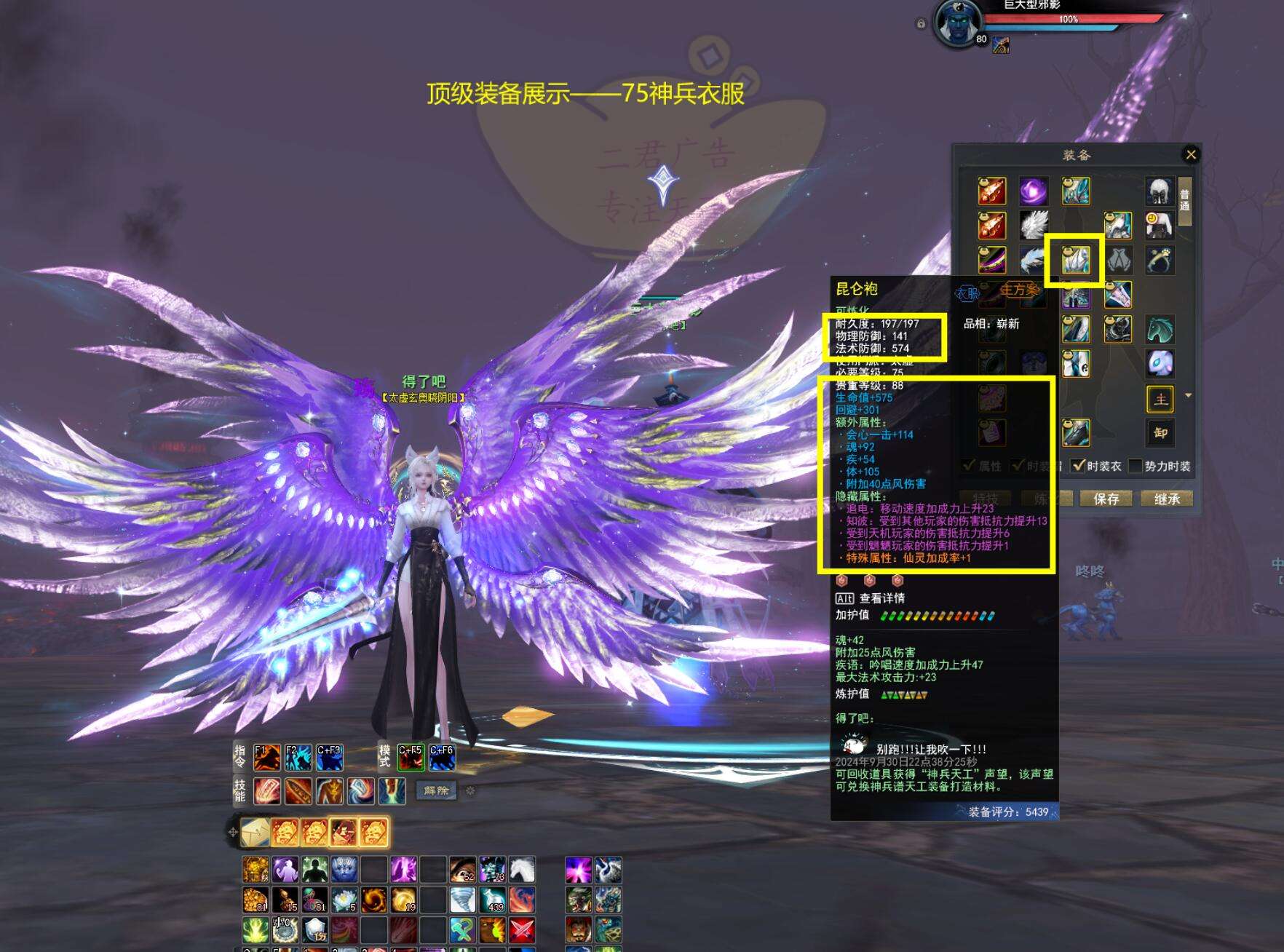Activate the F1 pet command icon
Image resolution: width=1284 pixels, height=952 pixels.
[x=266, y=758]
